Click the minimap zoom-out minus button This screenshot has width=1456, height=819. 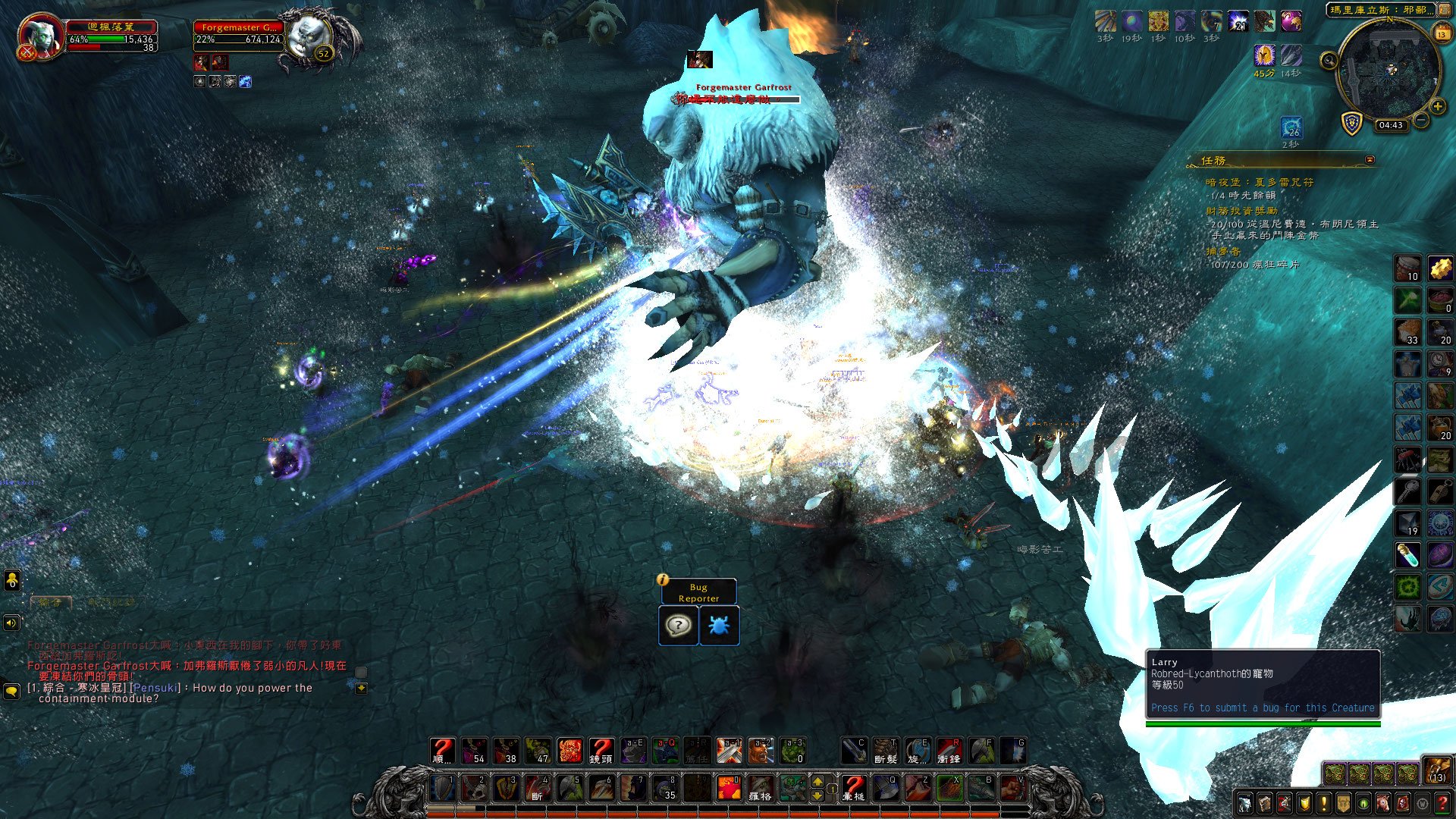click(1421, 121)
